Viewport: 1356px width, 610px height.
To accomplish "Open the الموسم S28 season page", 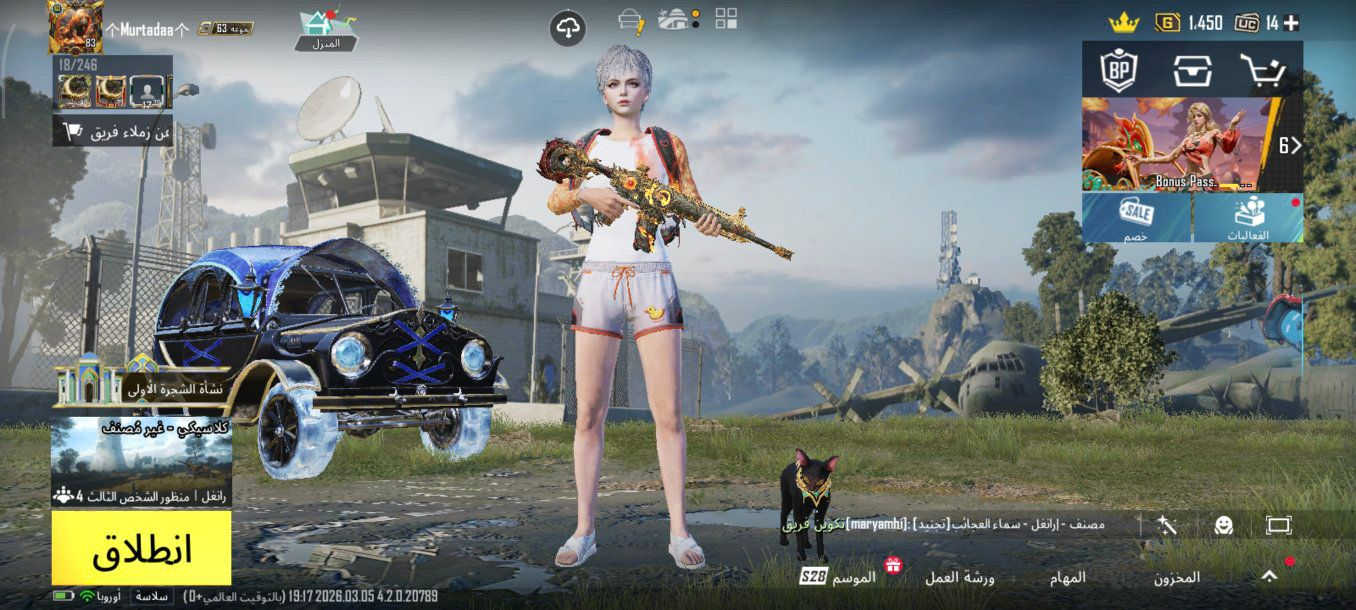I will [839, 577].
